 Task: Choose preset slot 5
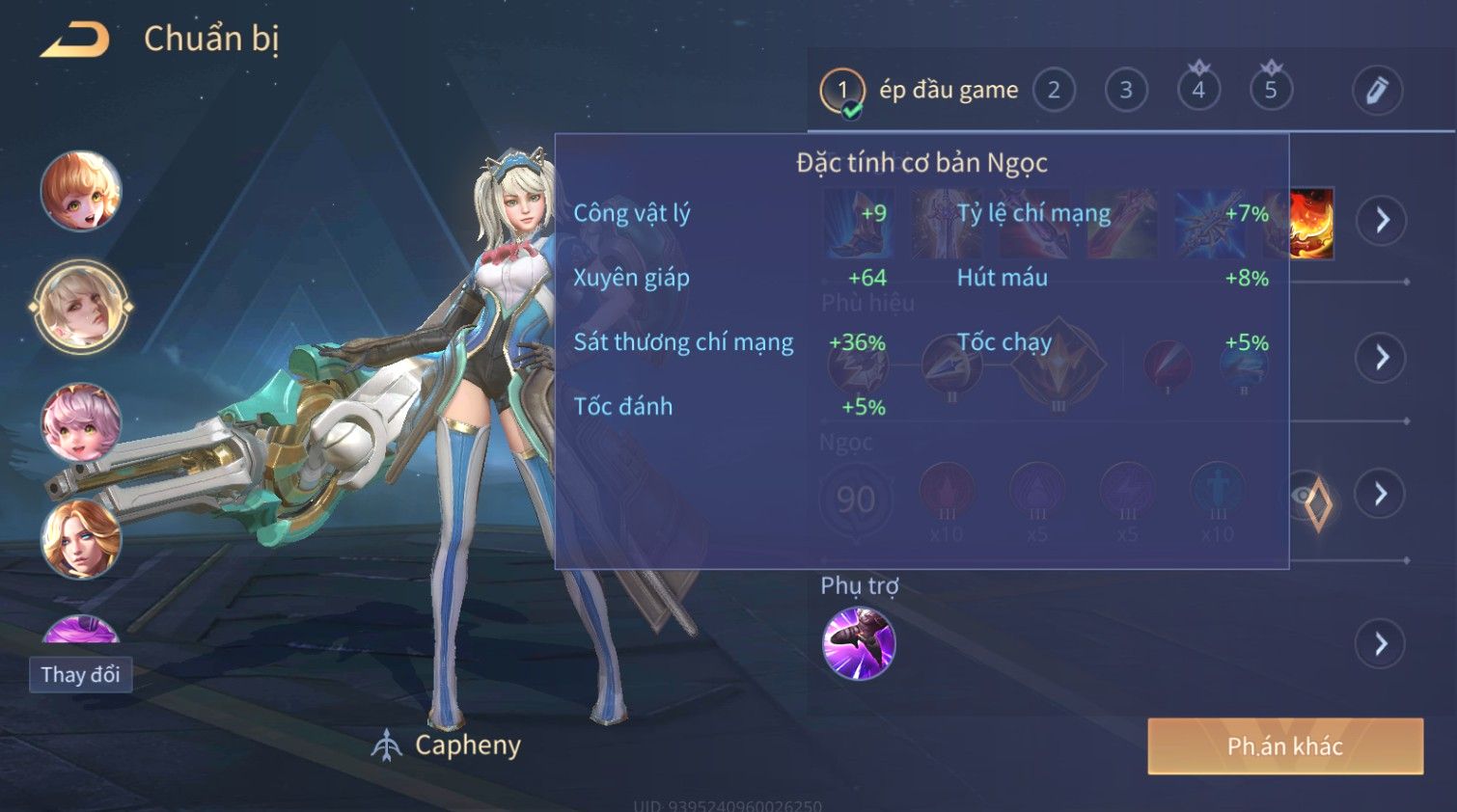[x=1271, y=91]
